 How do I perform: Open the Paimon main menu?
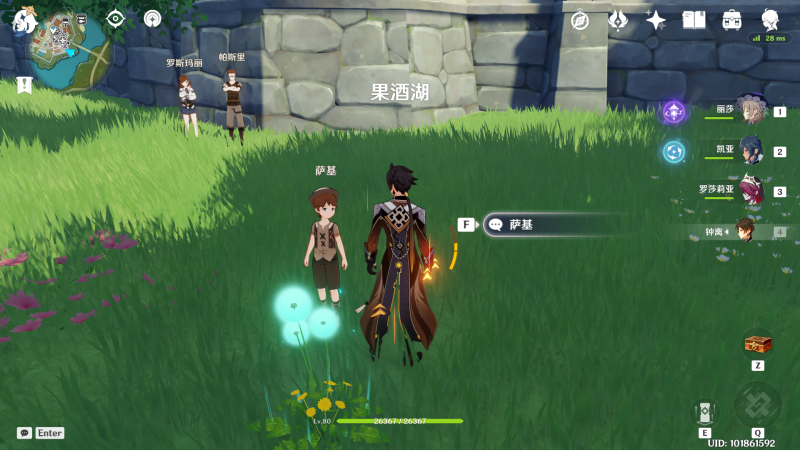(x=22, y=18)
